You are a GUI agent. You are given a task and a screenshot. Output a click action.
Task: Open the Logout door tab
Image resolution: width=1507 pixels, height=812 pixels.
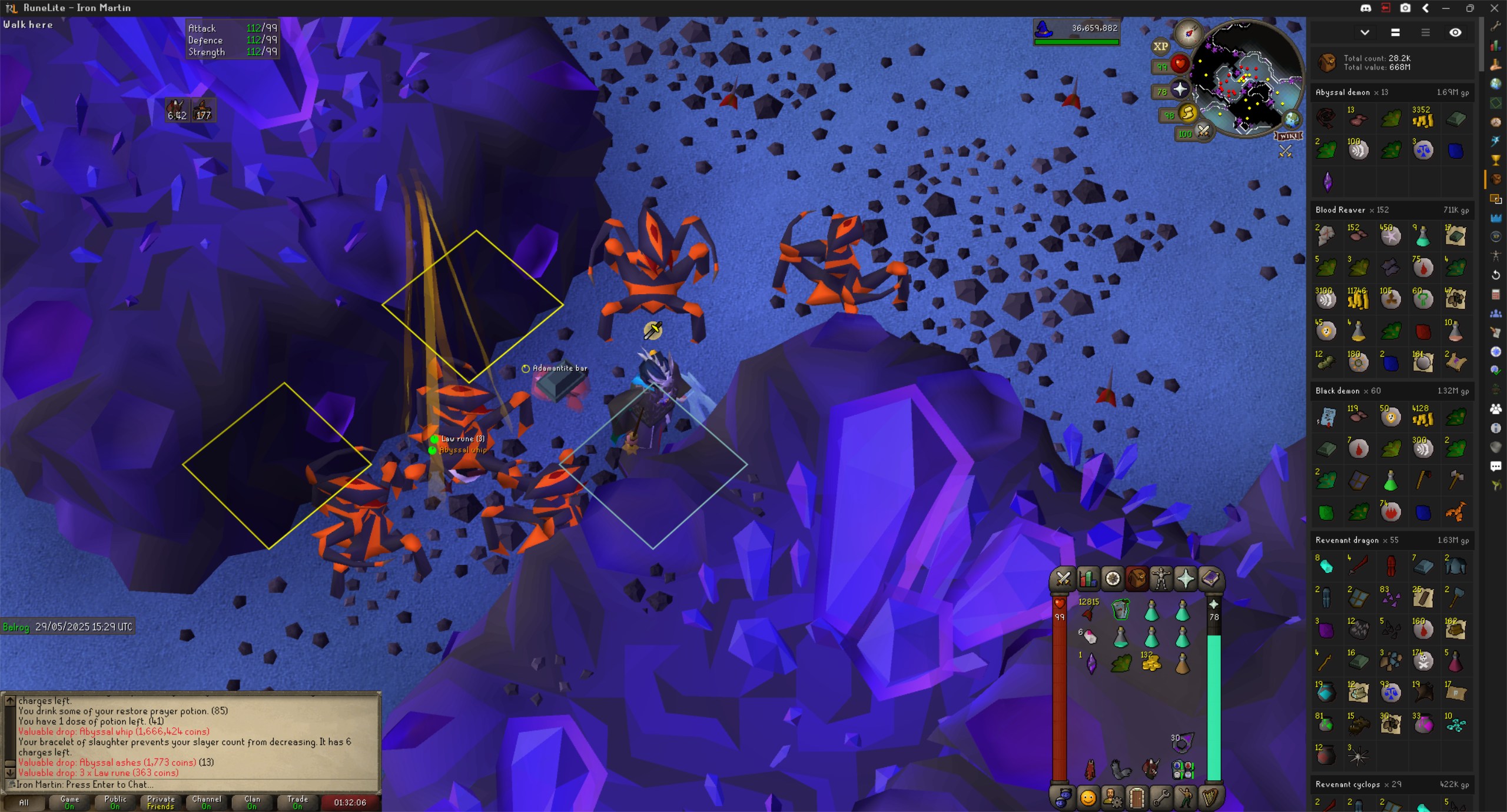tap(1137, 798)
